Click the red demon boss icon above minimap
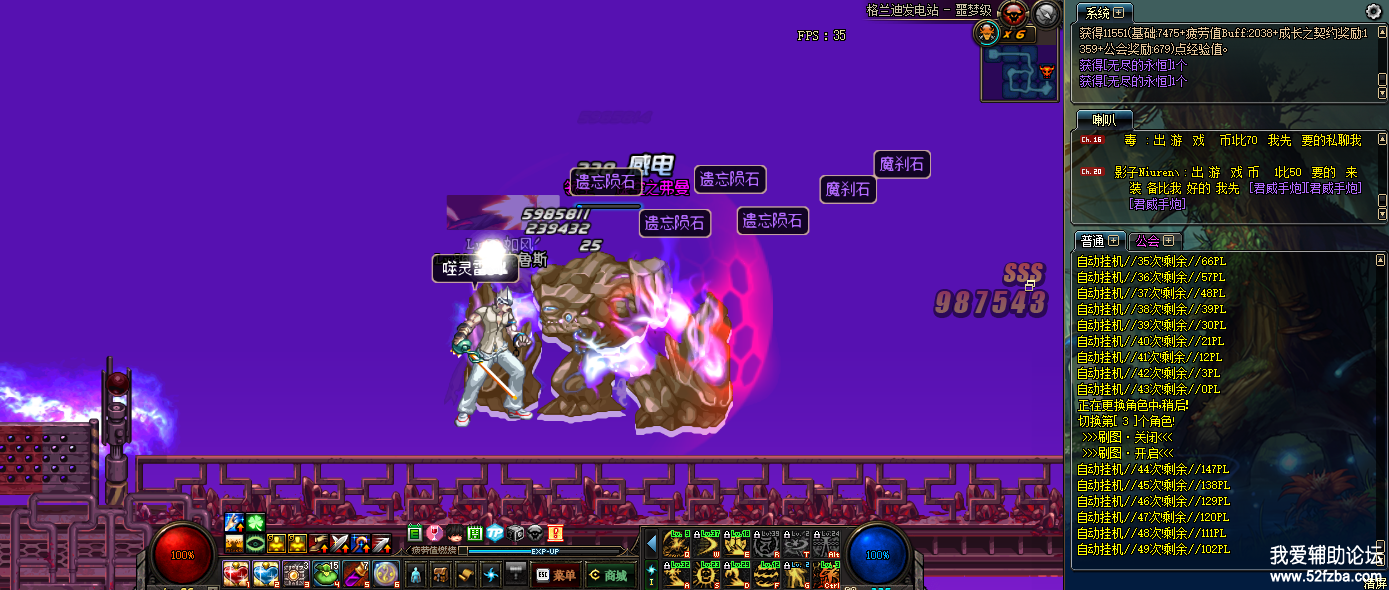 pyautogui.click(x=1013, y=14)
